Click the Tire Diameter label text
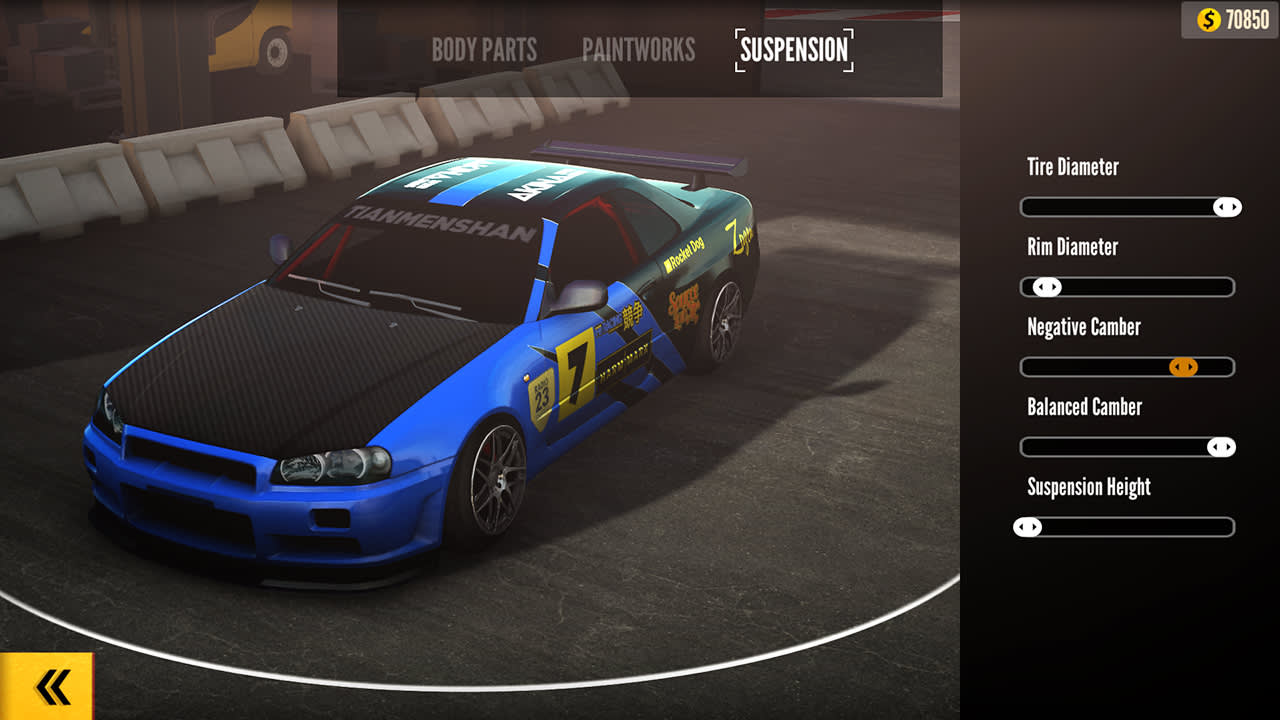 pos(1074,167)
